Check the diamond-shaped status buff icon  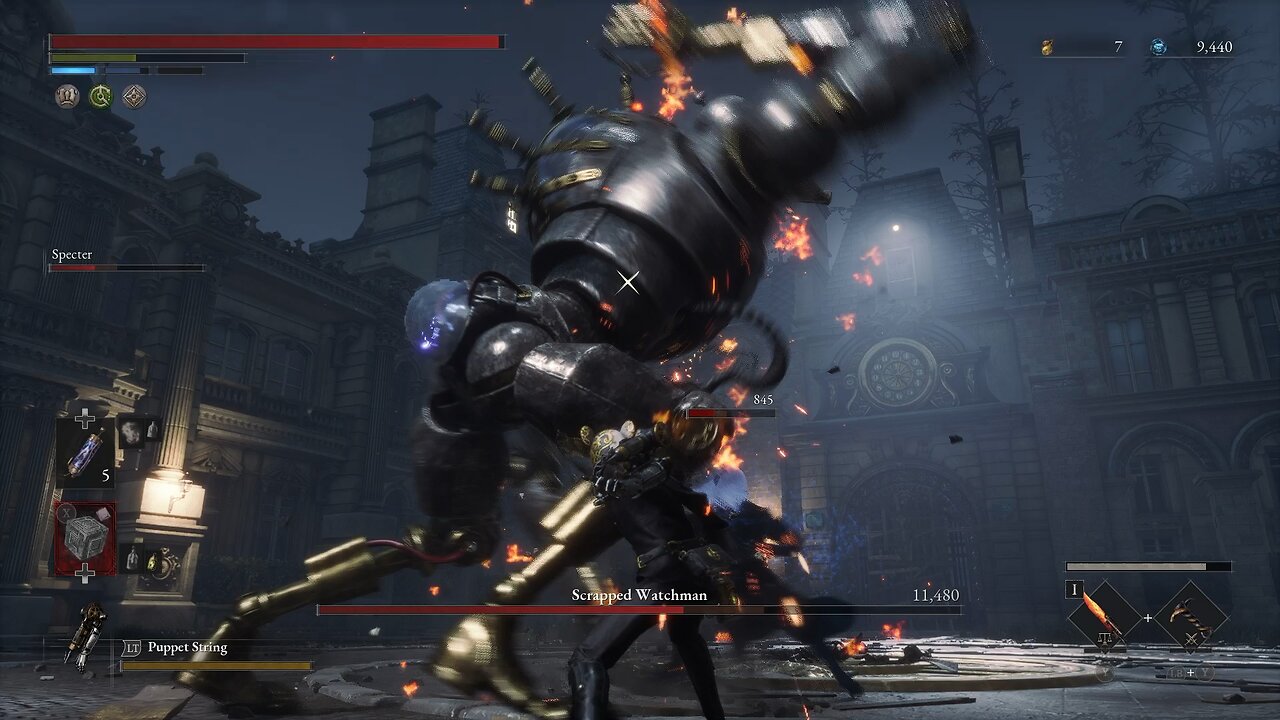pyautogui.click(x=134, y=96)
